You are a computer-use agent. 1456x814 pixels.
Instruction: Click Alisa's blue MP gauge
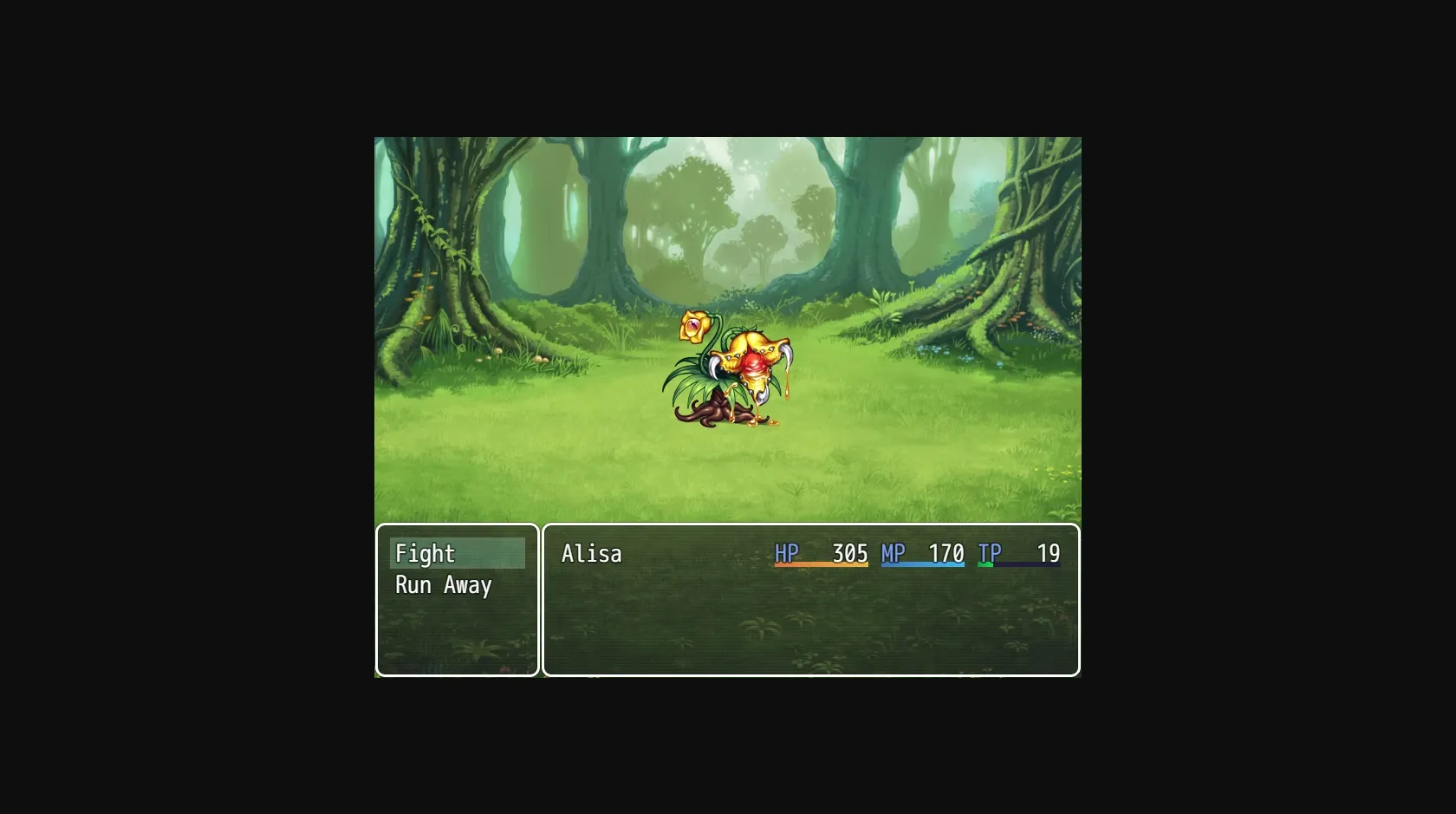pyautogui.click(x=923, y=565)
